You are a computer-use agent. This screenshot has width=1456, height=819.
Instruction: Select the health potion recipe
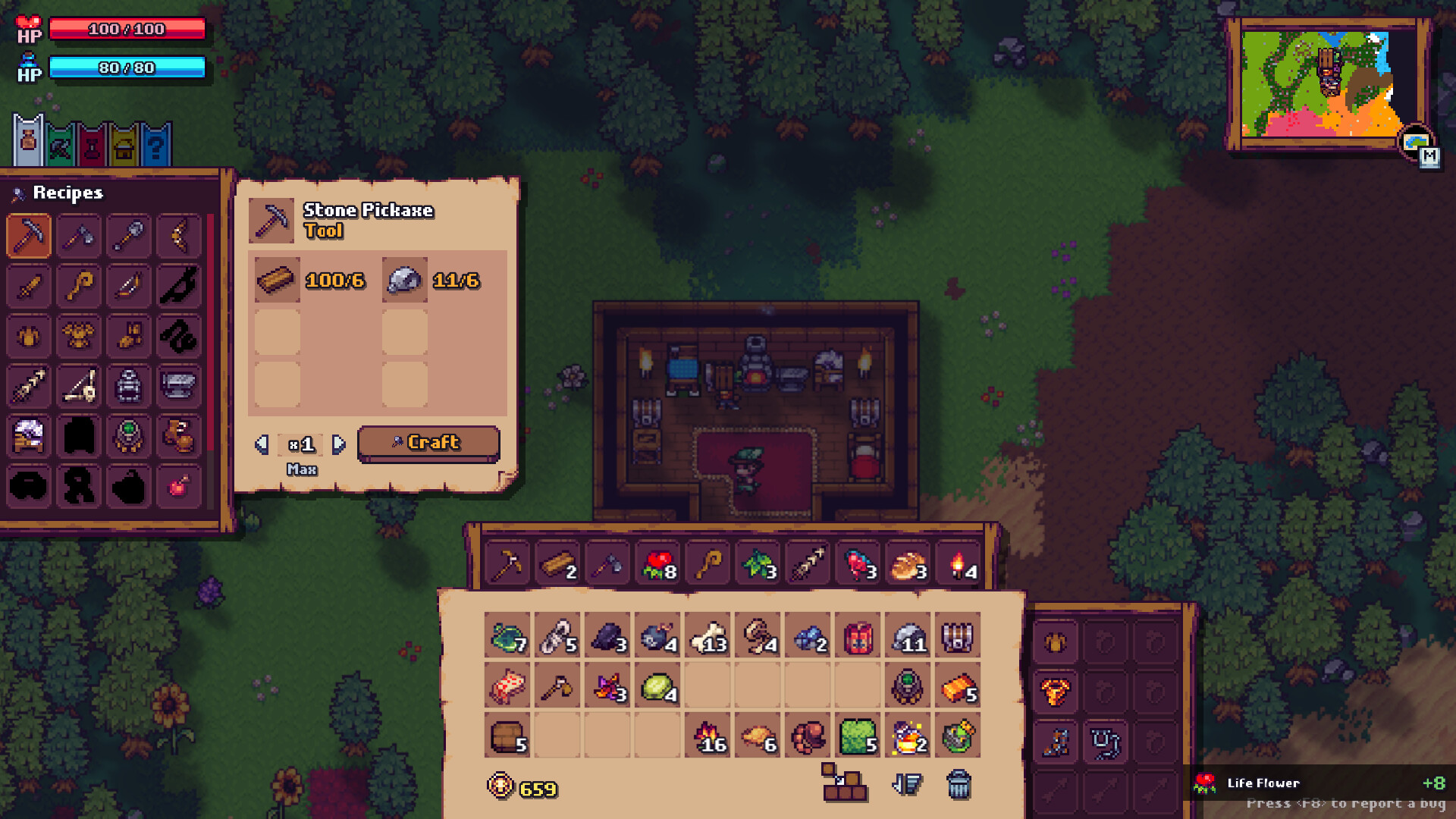179,488
